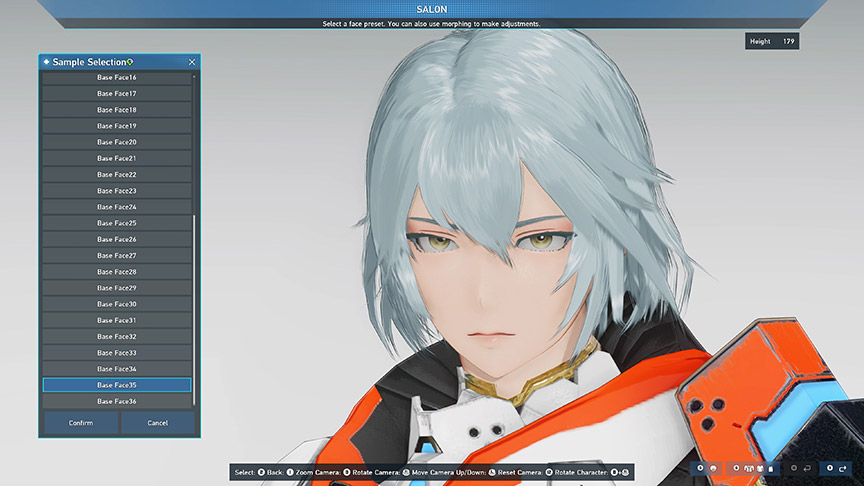Toggle the outfit display icons
The image size is (864, 486).
coord(747,468)
